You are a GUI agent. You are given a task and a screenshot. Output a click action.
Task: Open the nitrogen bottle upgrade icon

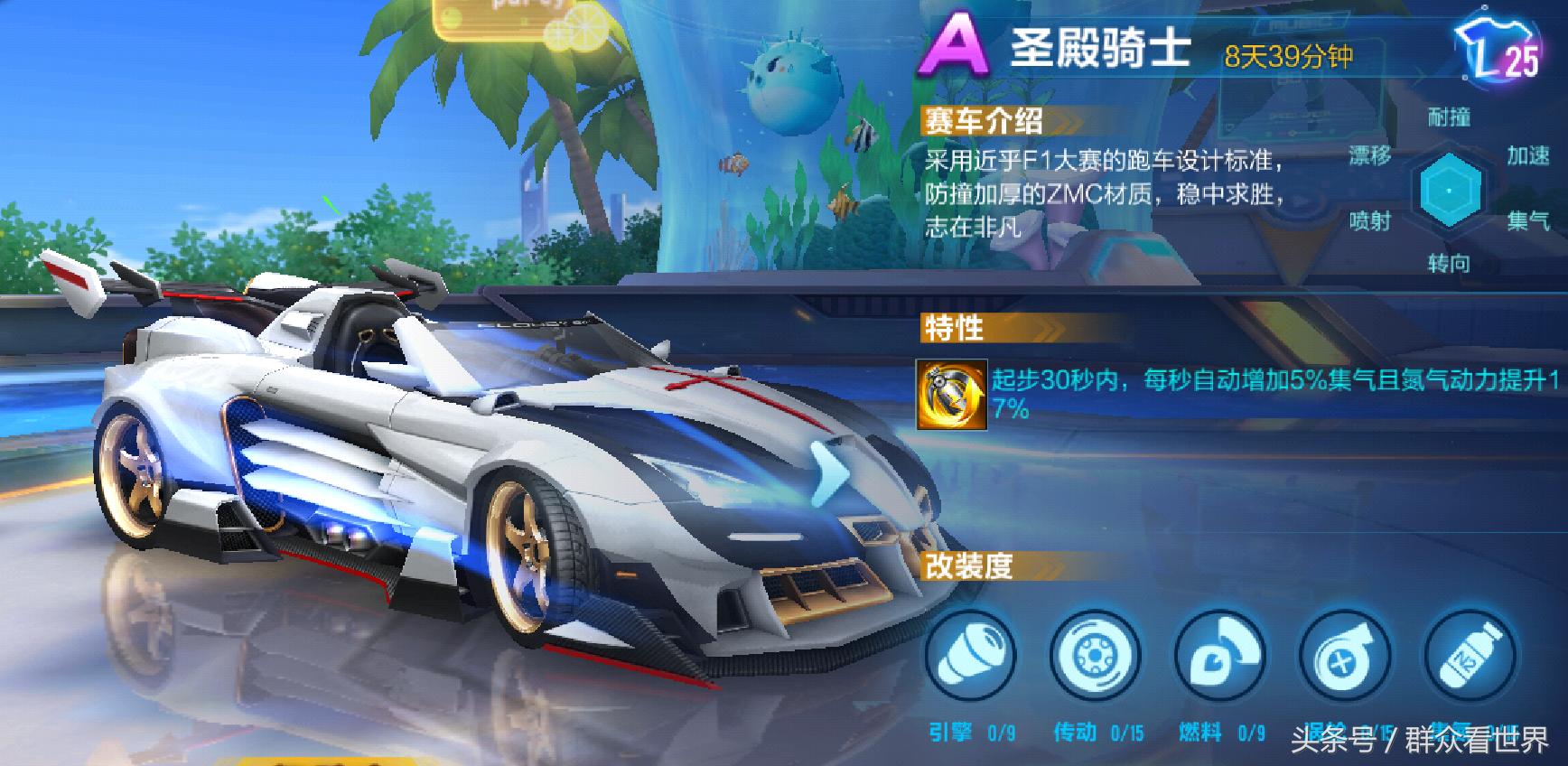pyautogui.click(x=1470, y=658)
